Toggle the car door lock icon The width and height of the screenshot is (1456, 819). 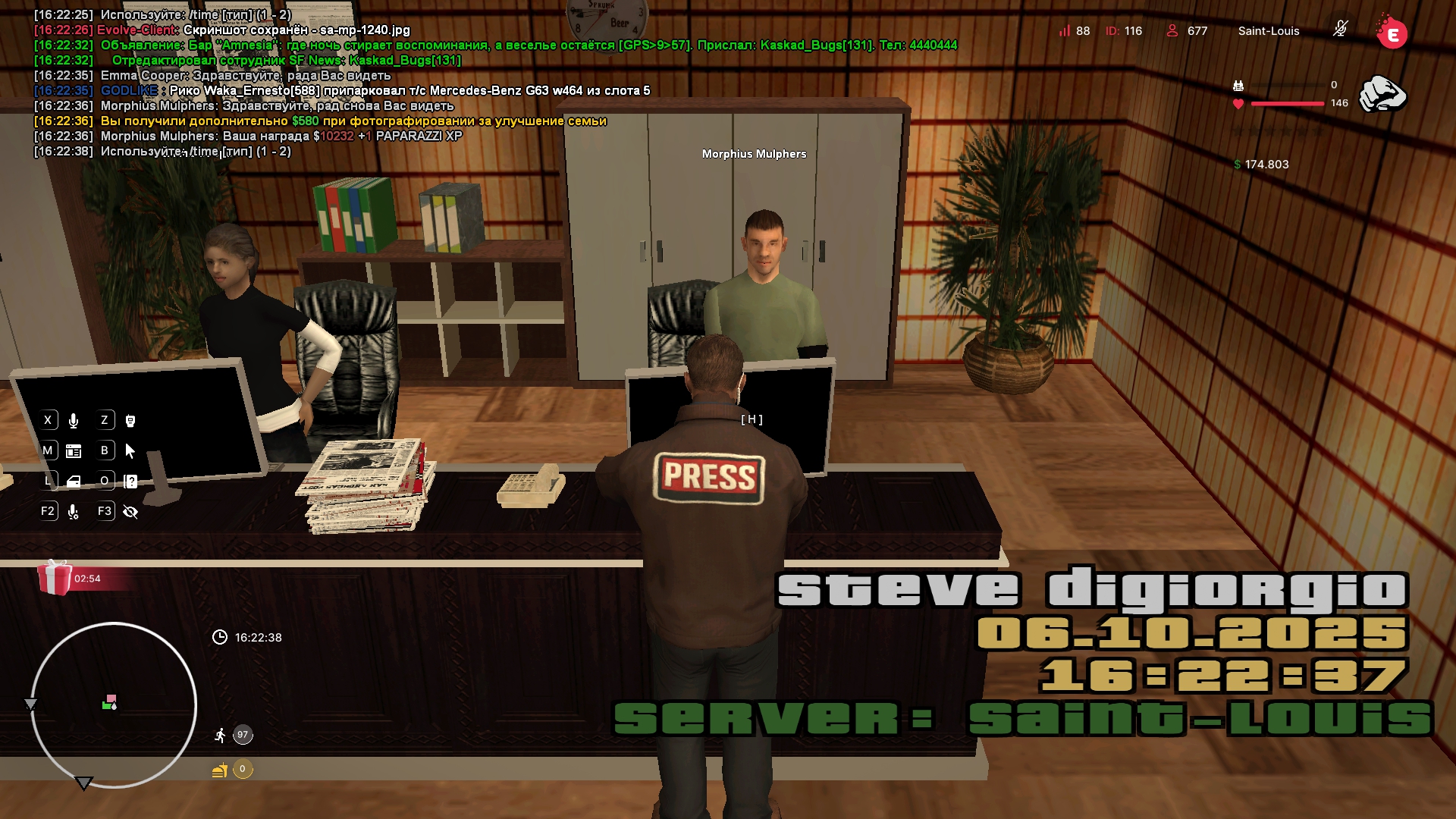(x=74, y=482)
